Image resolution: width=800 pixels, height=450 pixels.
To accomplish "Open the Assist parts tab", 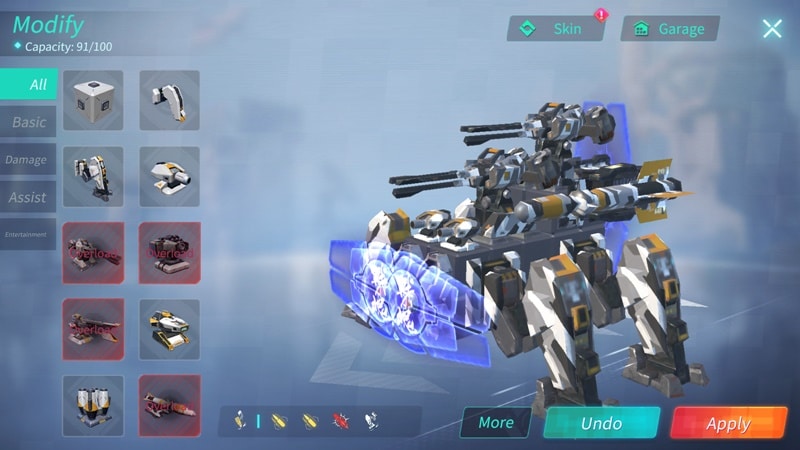I will 28,197.
